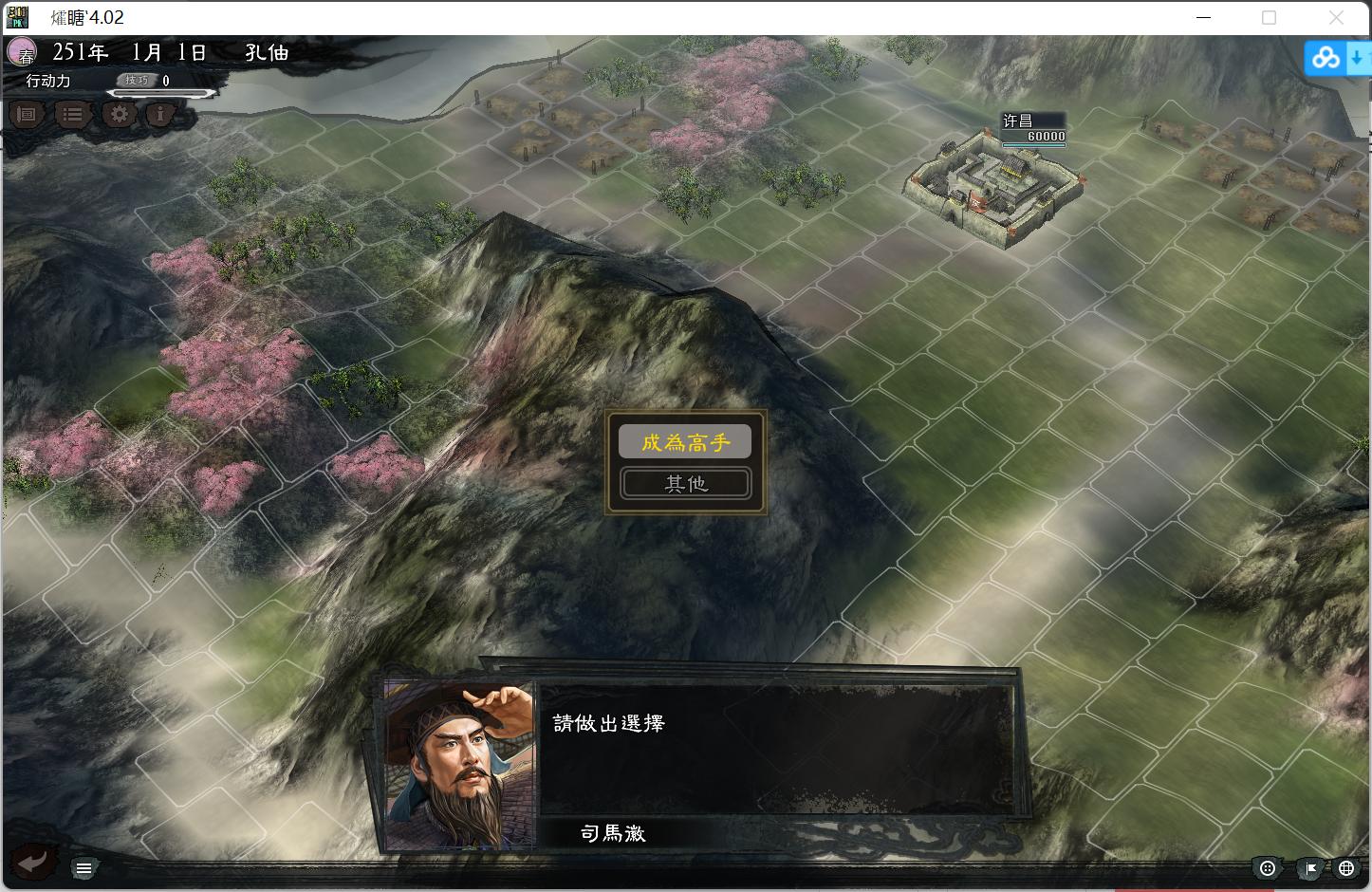Open the list icon beside the scroll icon

tap(72, 114)
